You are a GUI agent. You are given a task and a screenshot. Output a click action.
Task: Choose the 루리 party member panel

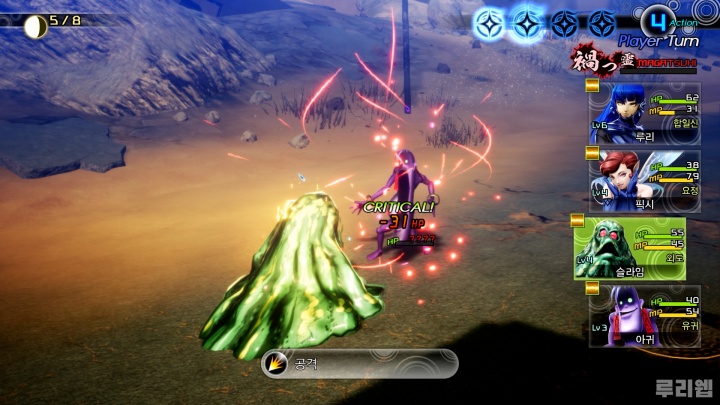(x=637, y=114)
